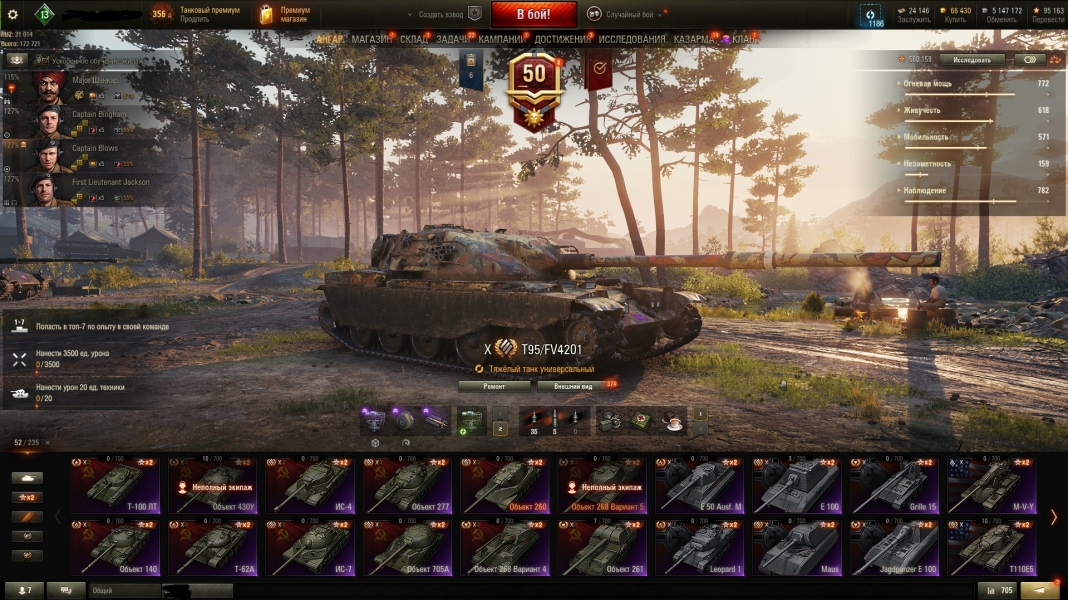Open the «ИССЛЕДОВАНИЯ» tab
This screenshot has width=1068, height=600.
(x=632, y=39)
